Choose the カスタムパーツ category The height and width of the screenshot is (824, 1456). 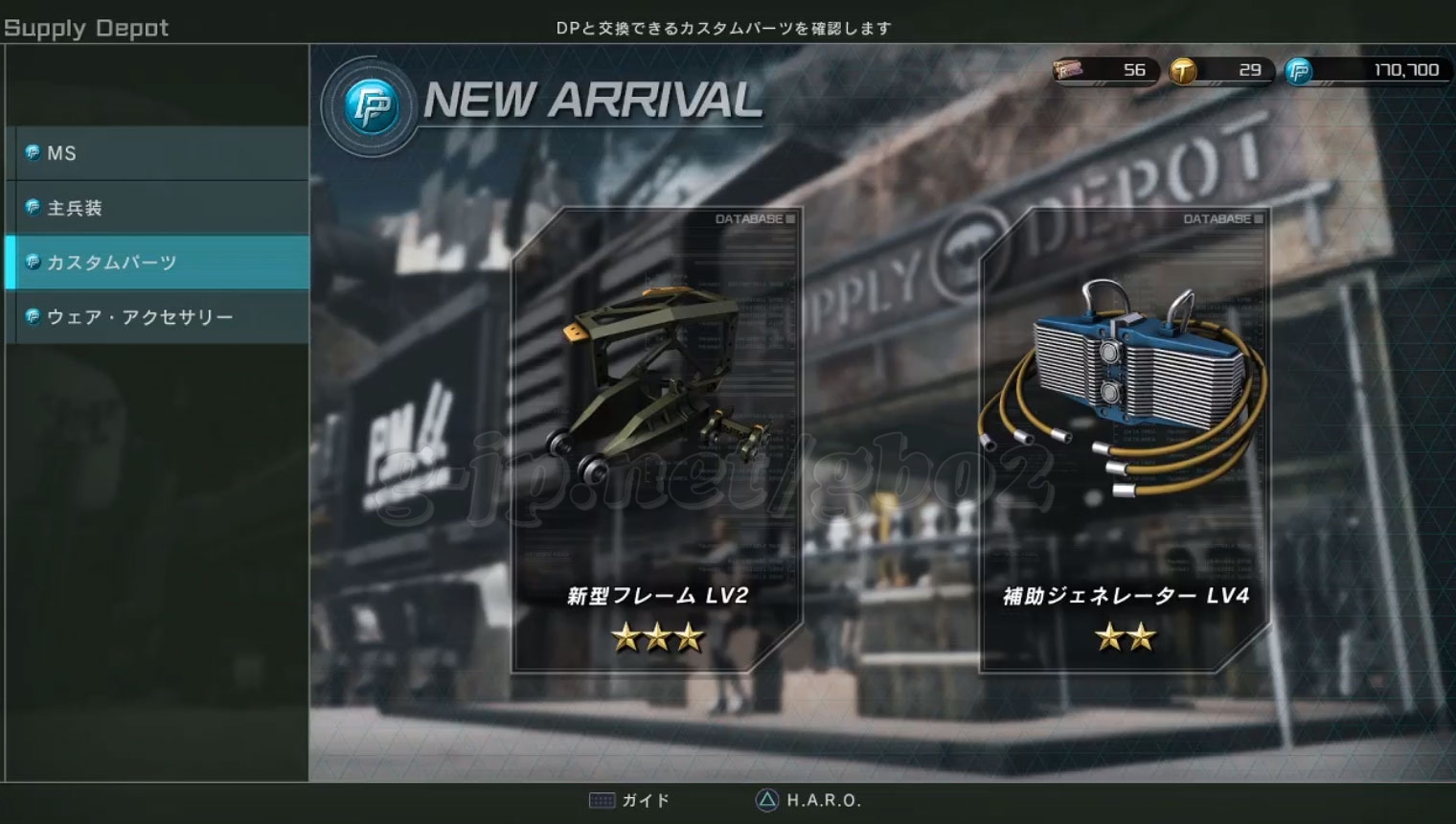click(x=158, y=263)
